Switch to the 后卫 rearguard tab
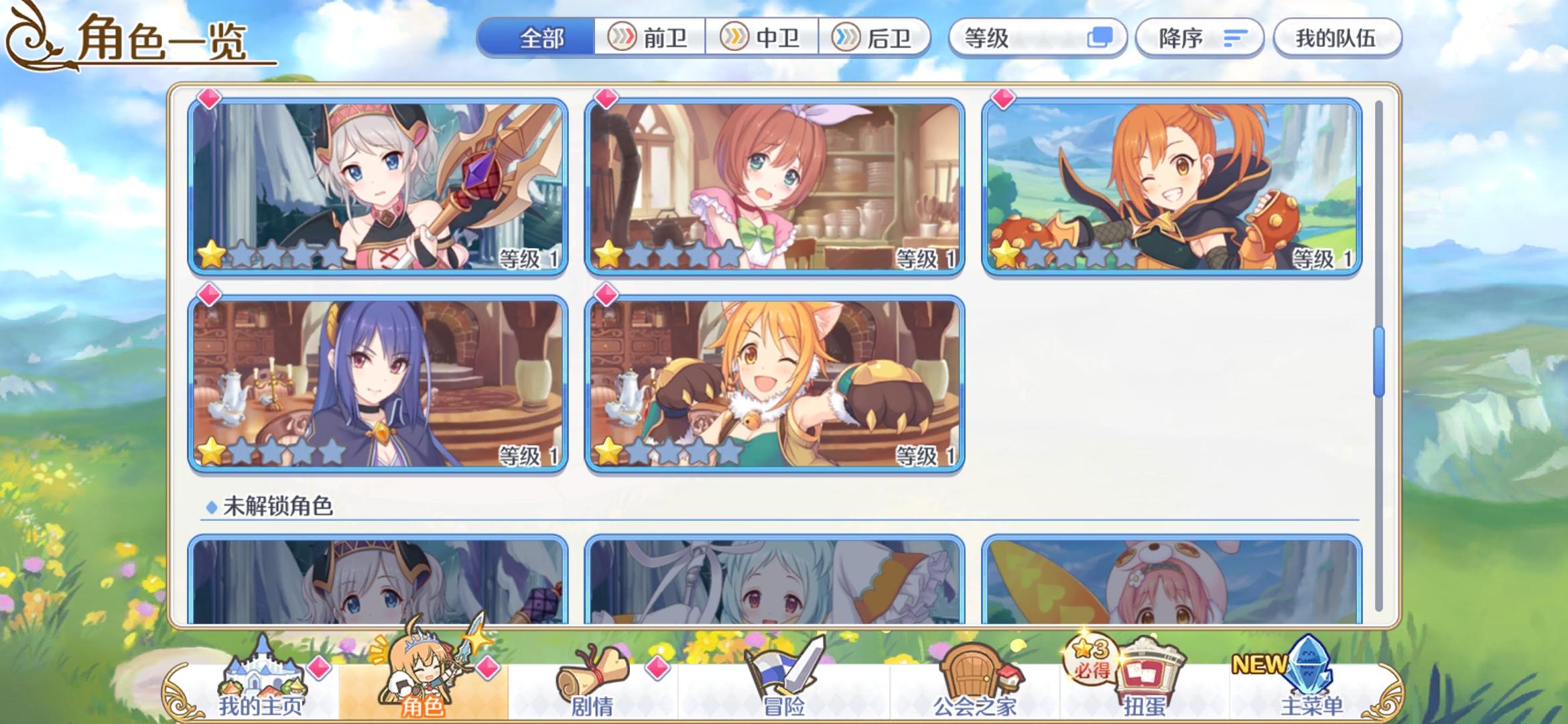 [879, 38]
